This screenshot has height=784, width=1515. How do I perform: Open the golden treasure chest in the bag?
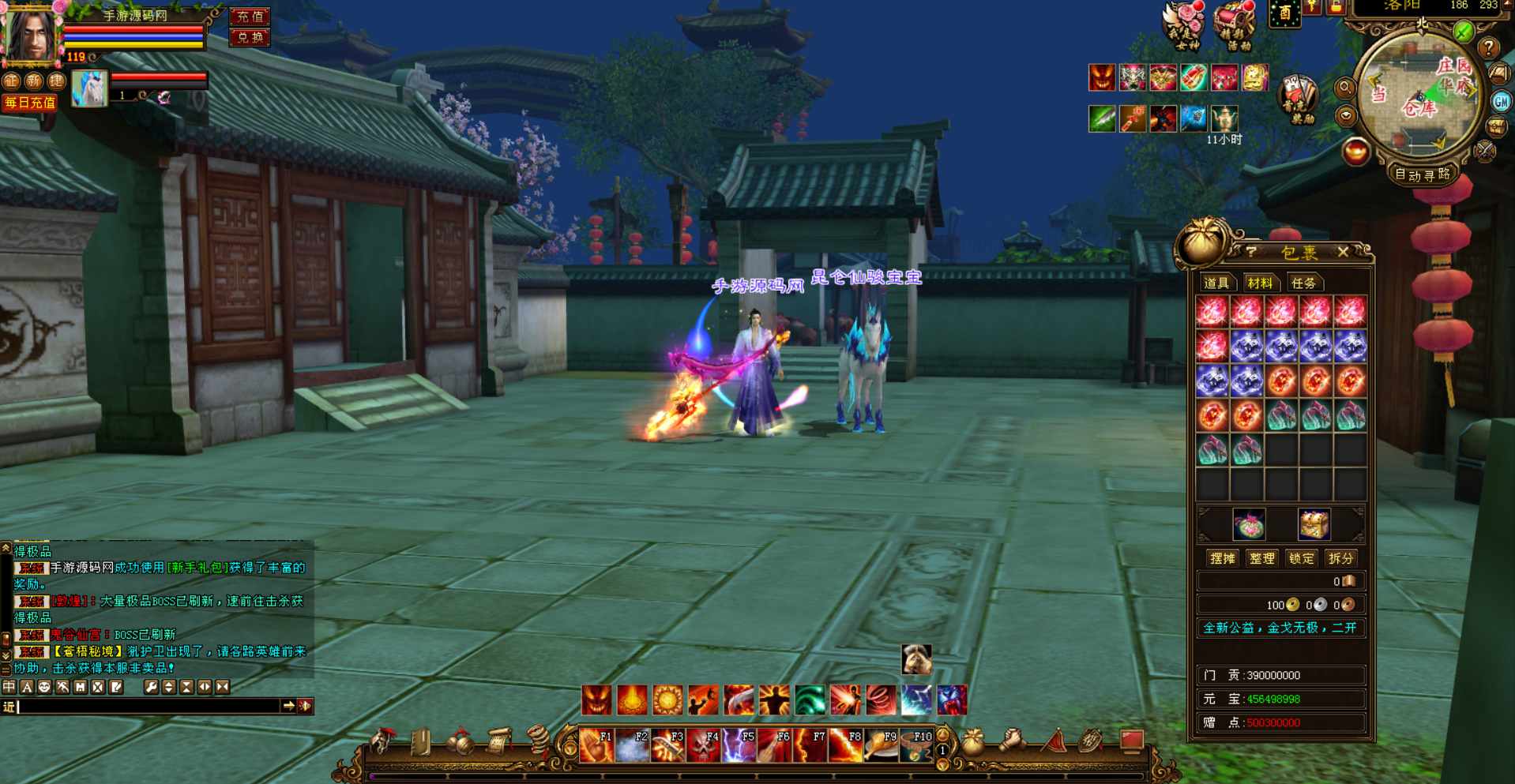(1314, 523)
